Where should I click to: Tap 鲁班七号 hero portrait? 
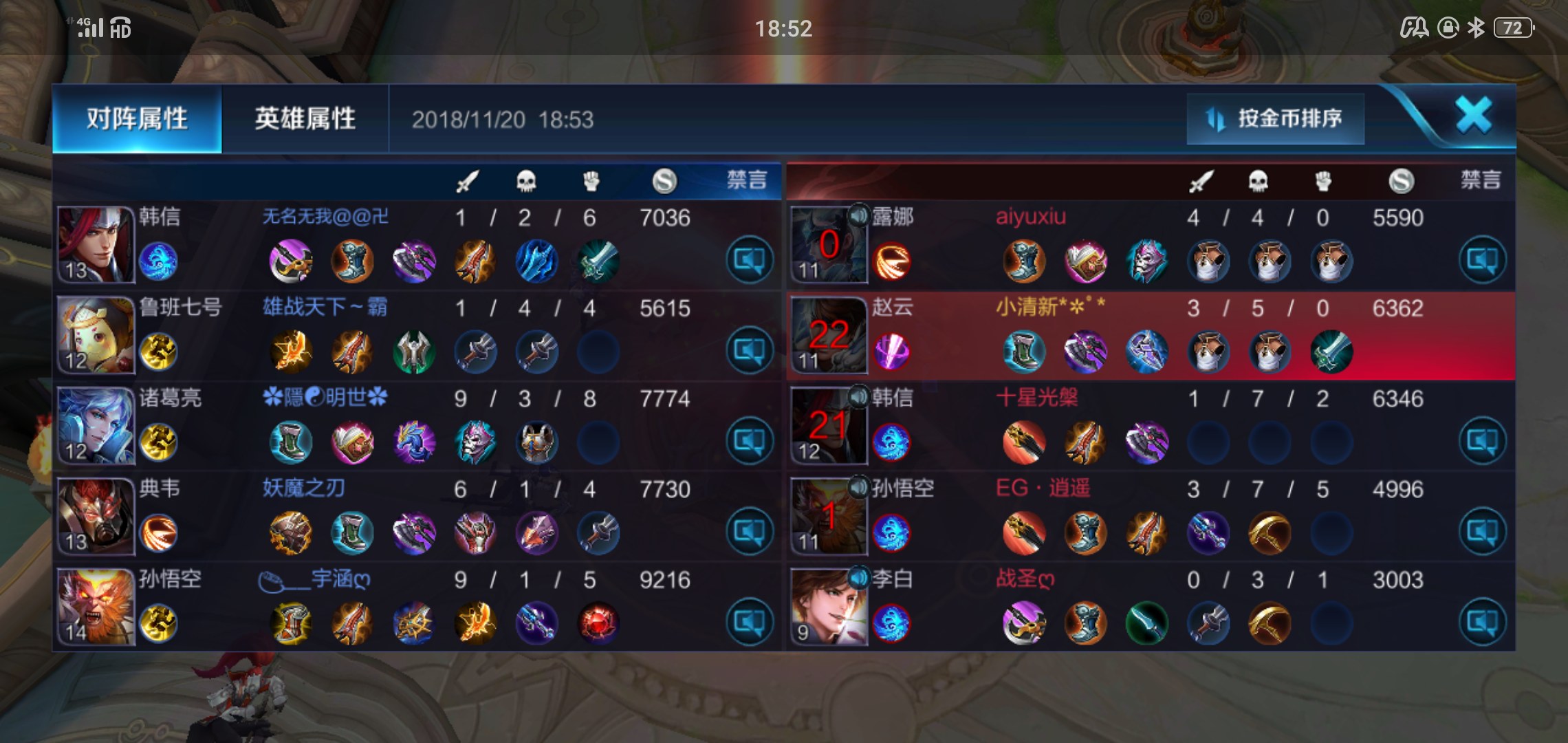click(95, 334)
